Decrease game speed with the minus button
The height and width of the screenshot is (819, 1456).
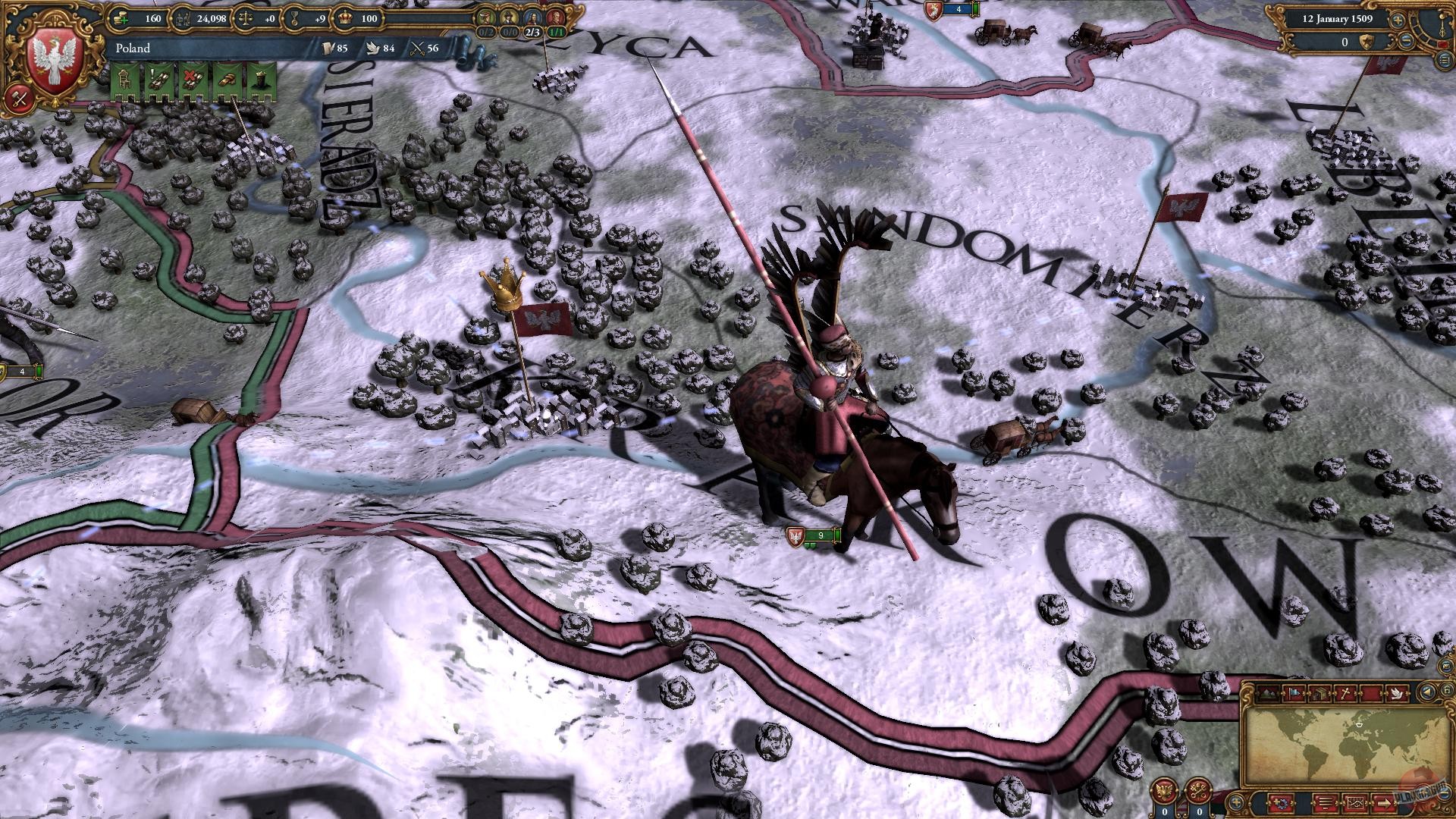[x=1407, y=42]
